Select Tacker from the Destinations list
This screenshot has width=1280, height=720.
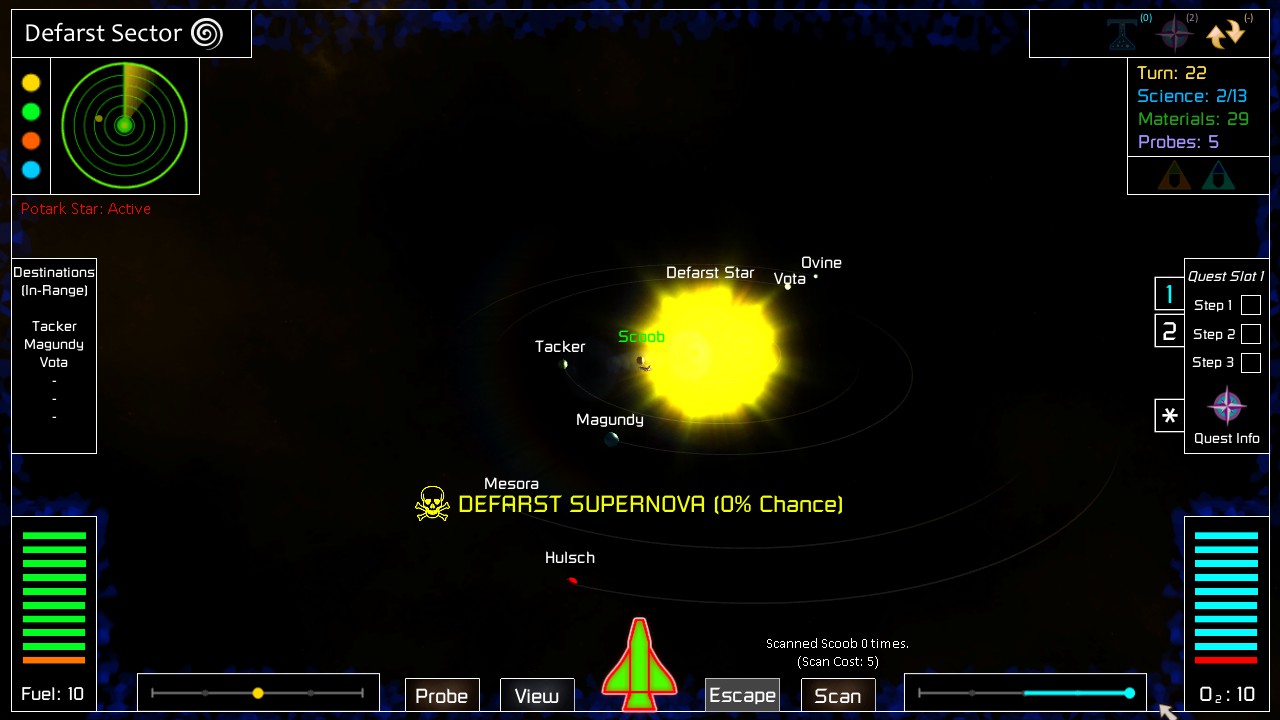[x=54, y=326]
